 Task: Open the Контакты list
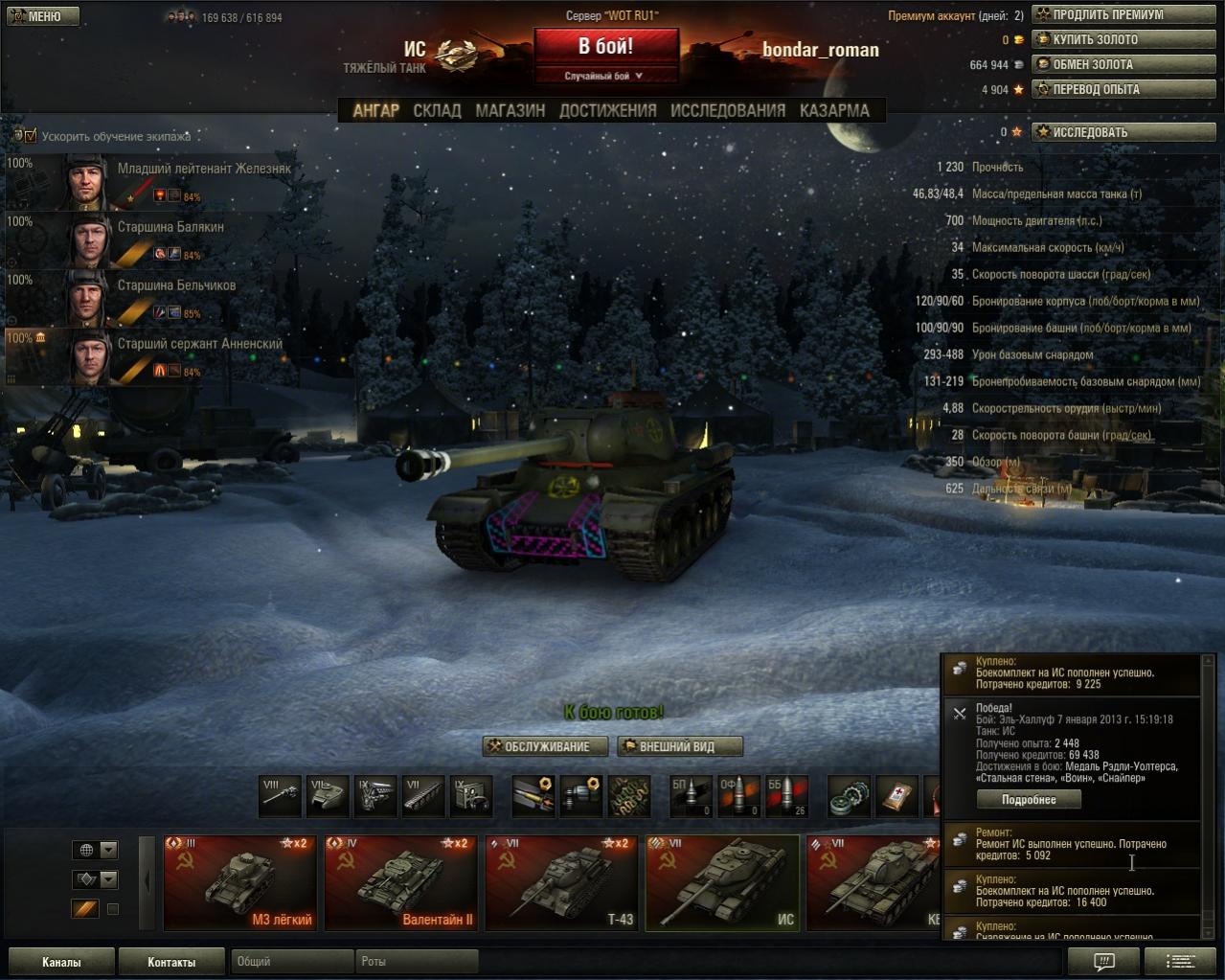(x=171, y=962)
